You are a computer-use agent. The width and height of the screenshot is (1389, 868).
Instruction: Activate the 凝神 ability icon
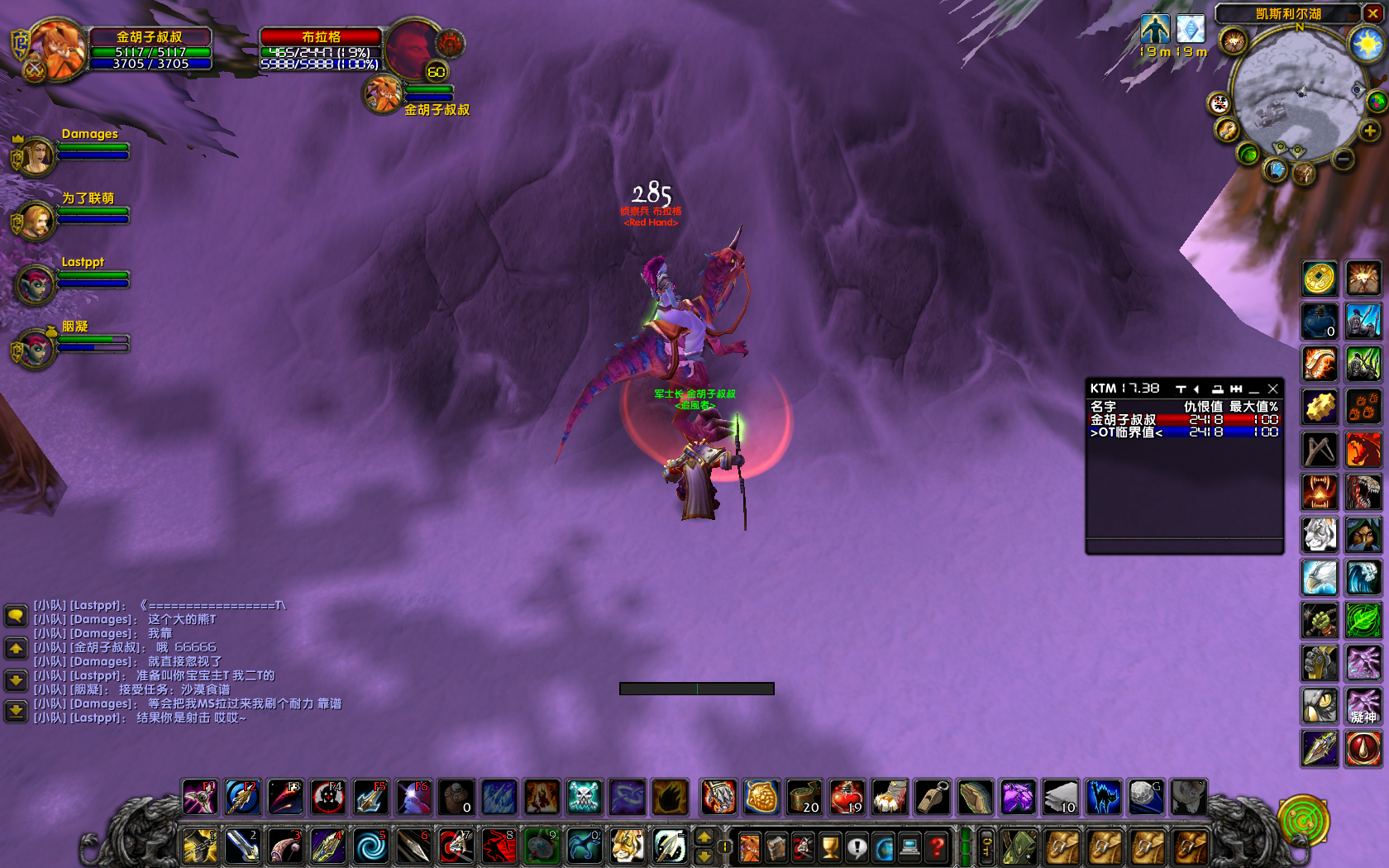point(1363,706)
